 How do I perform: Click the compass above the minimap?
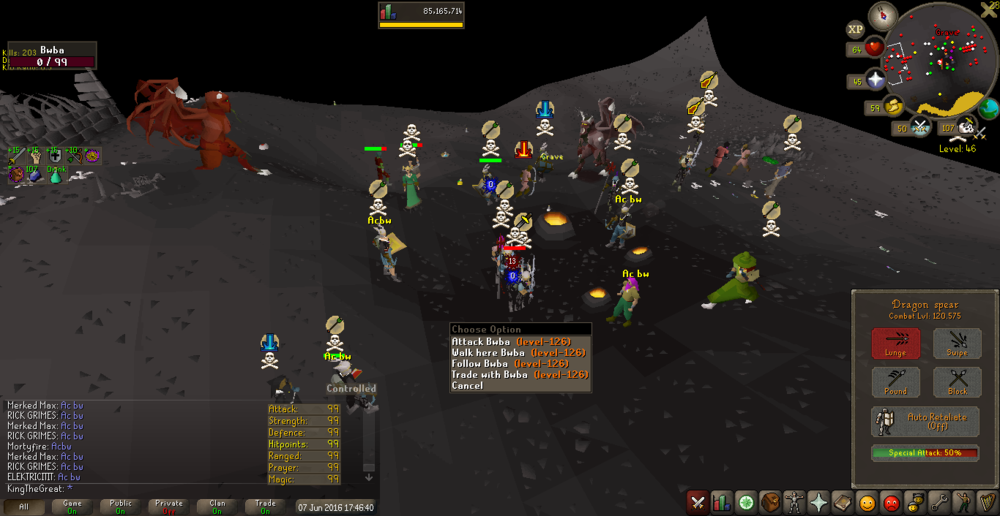pos(882,15)
